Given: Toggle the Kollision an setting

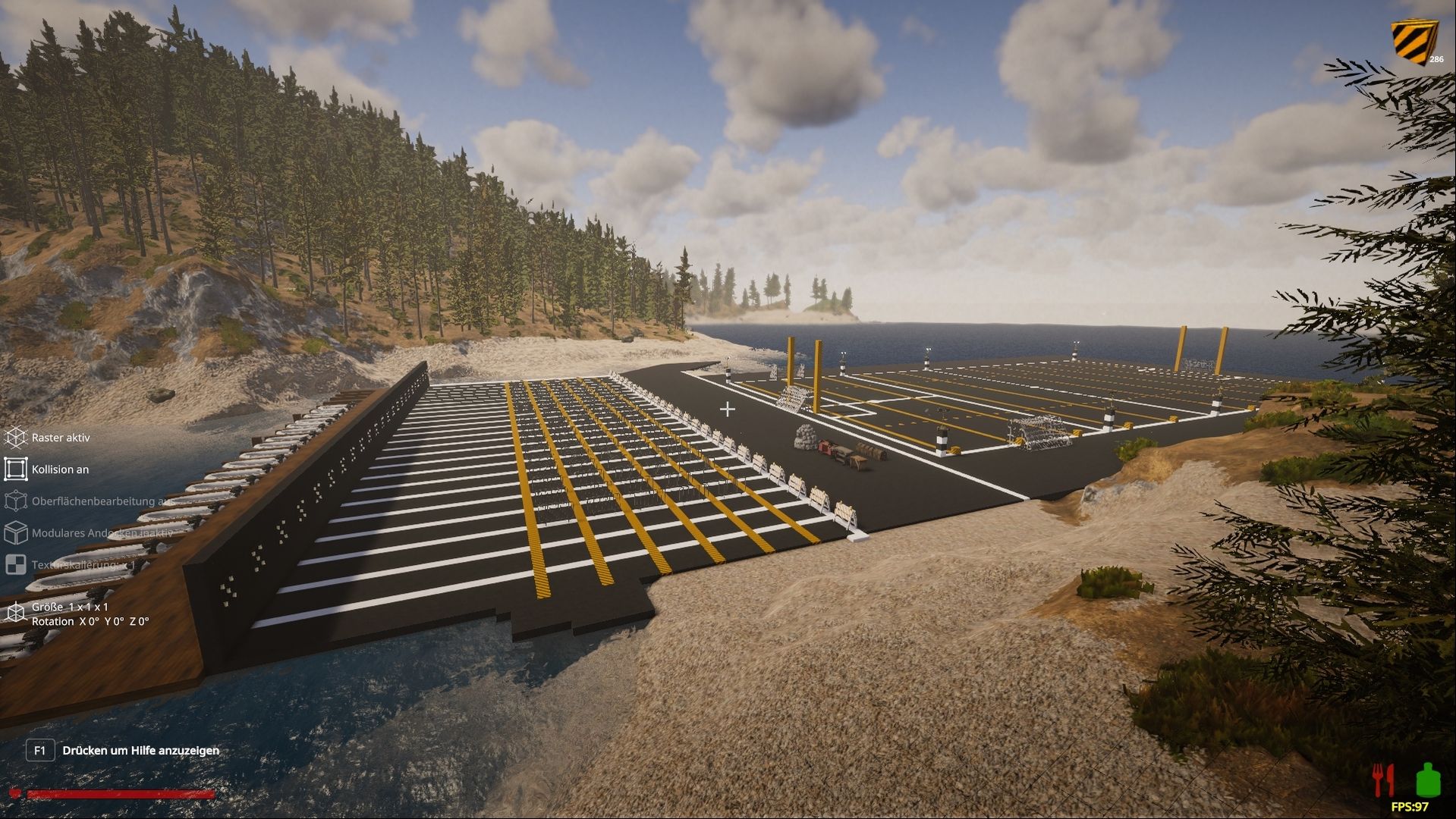Looking at the screenshot, I should pos(16,469).
